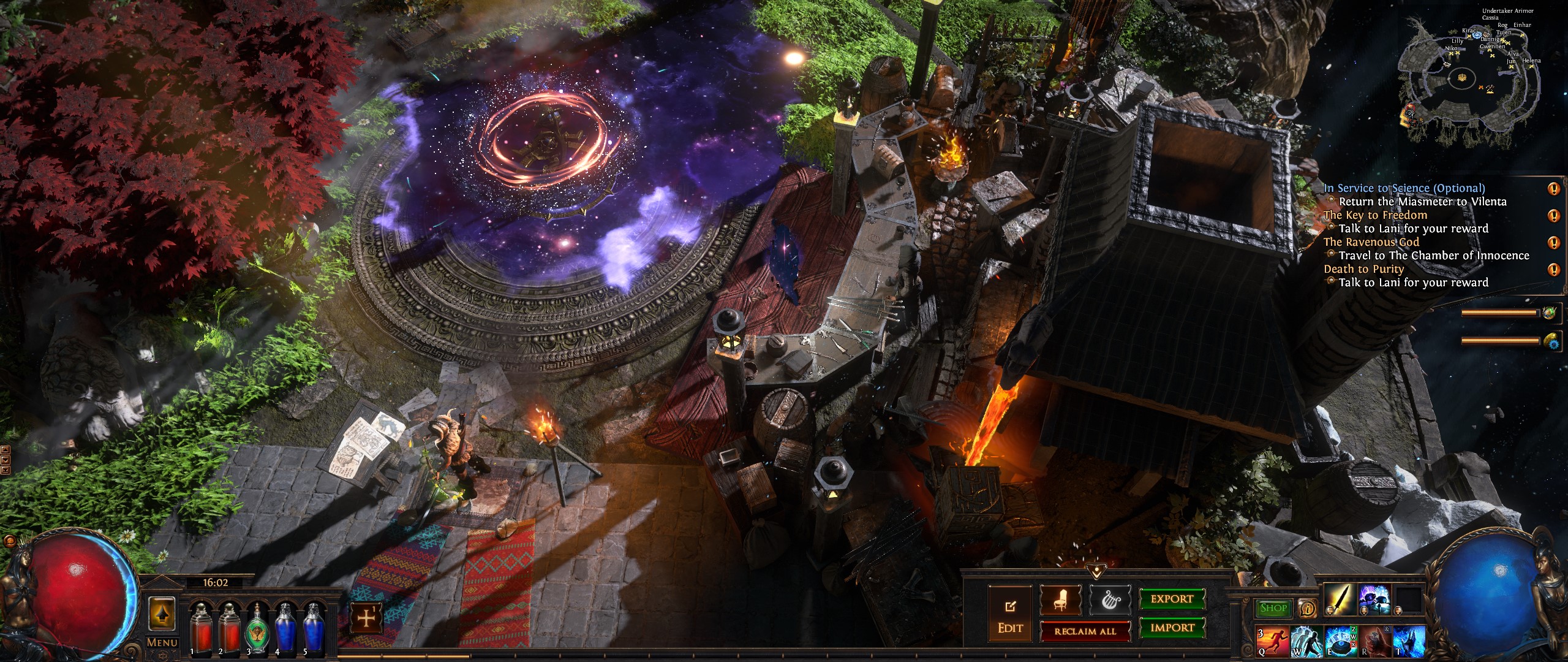Click the cross icon with number 1

pyautogui.click(x=366, y=618)
